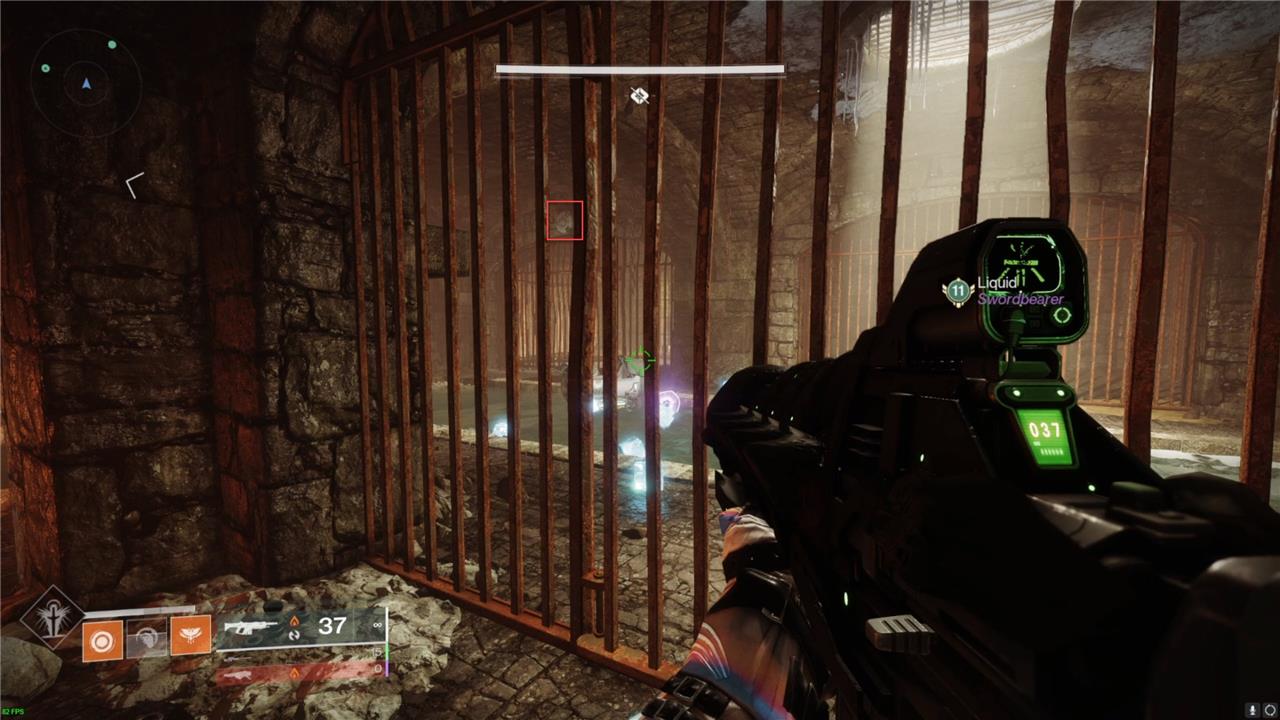
Task: Click the objective waypoint marker
Action: coord(640,96)
